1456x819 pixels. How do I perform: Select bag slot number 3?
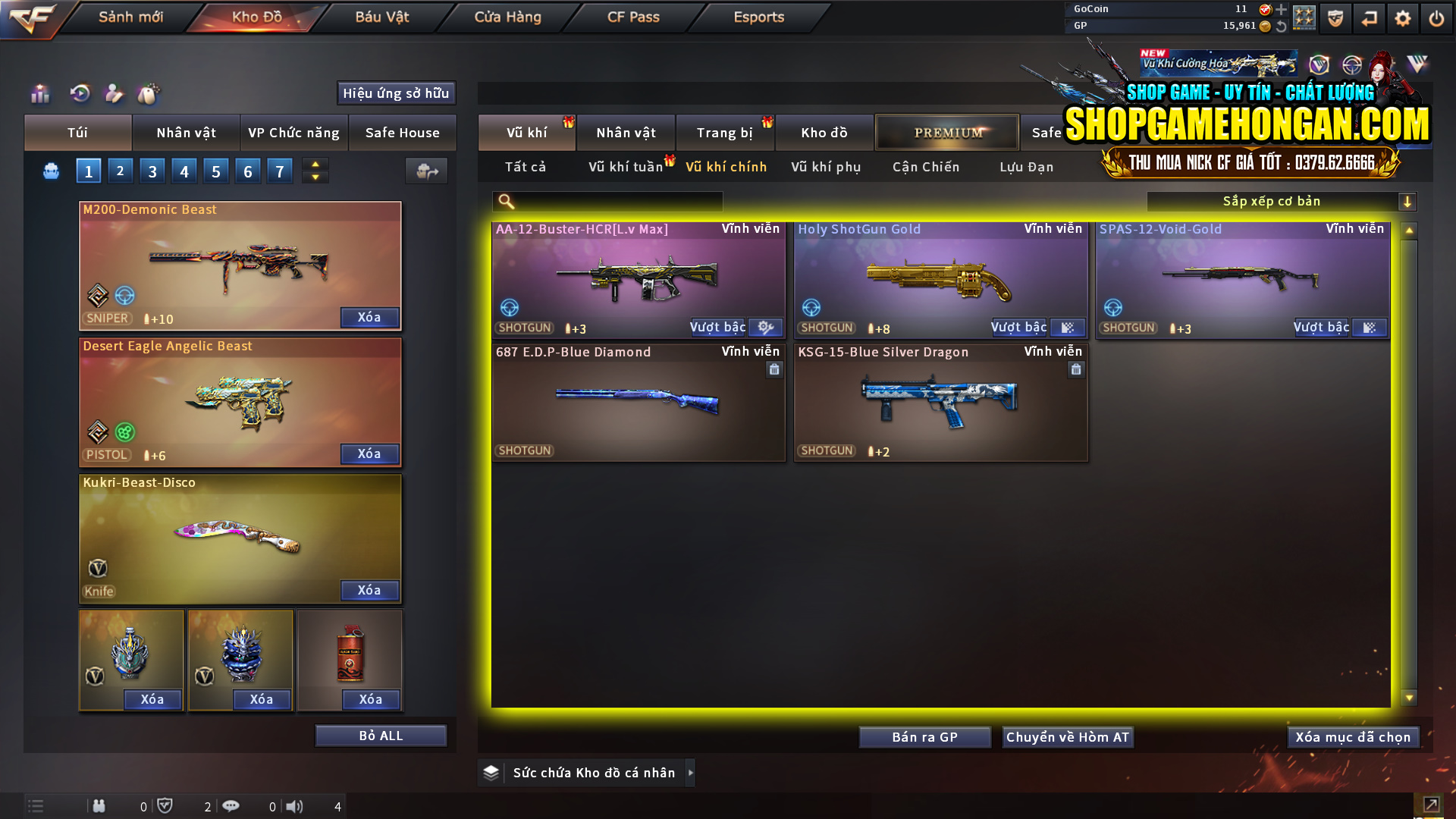click(x=152, y=171)
